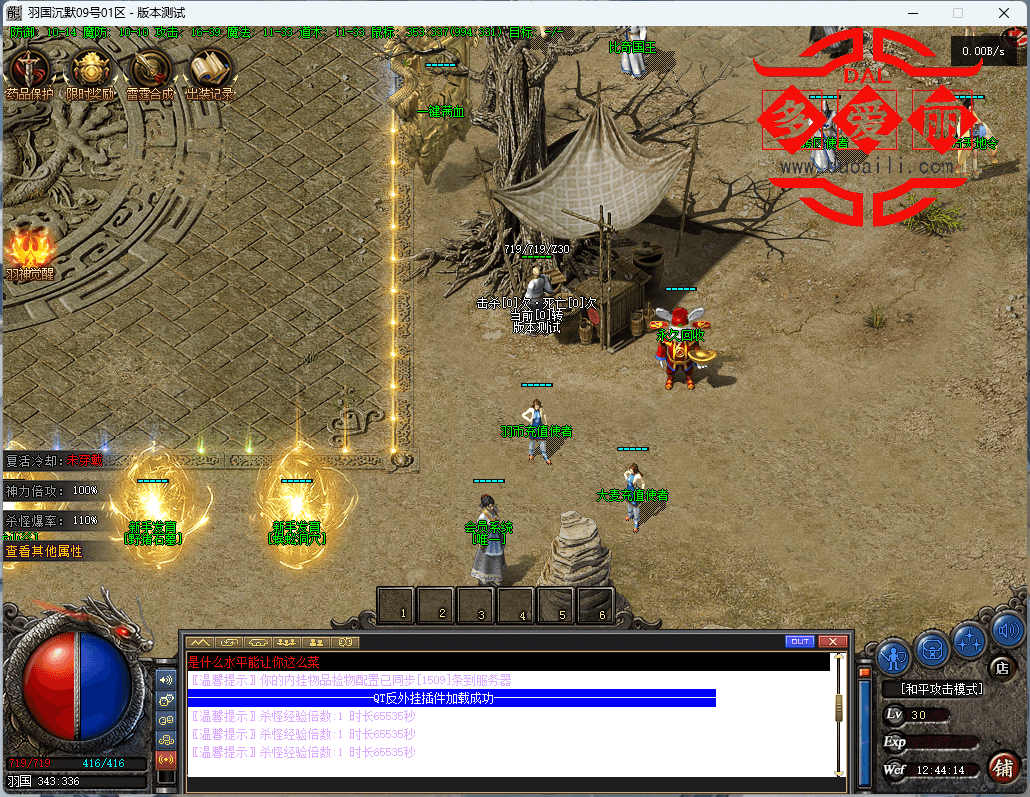Screen dimensions: 1030x797
Task: Open the bag chest button
Action: tap(932, 648)
